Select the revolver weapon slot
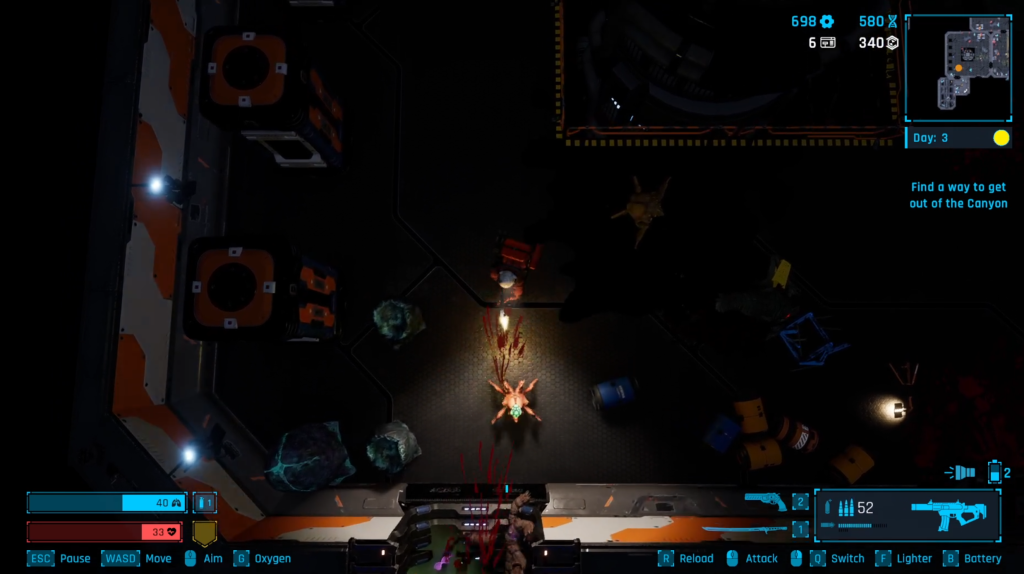Screen dimensions: 1024x574 tap(765, 501)
